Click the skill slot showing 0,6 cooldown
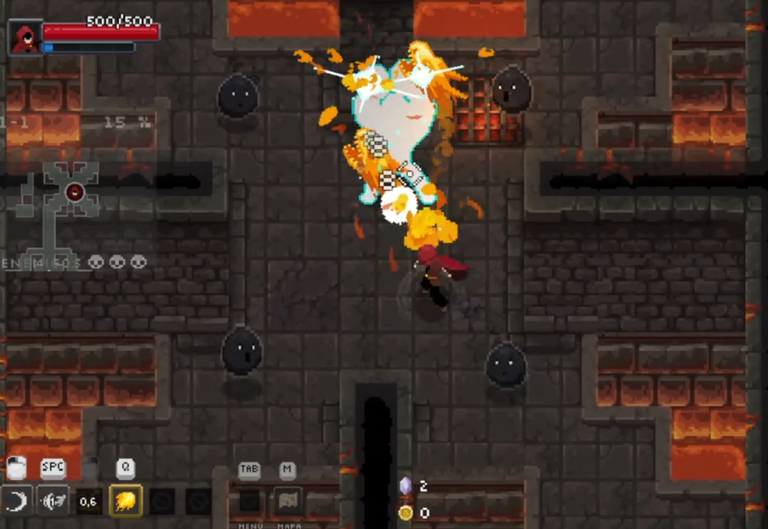The image size is (768, 529). click(89, 501)
